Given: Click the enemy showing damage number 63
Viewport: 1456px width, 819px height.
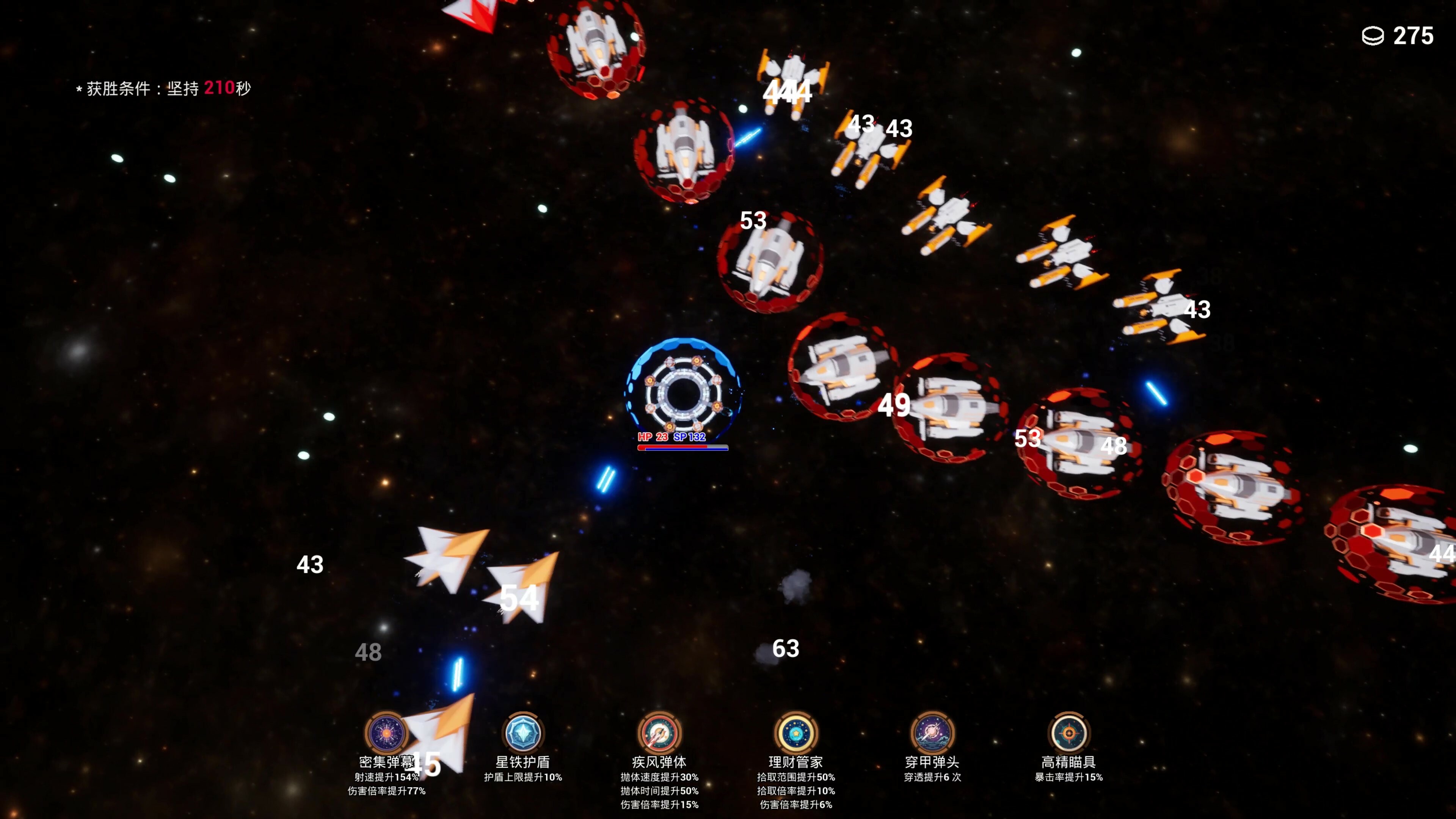Looking at the screenshot, I should (786, 648).
